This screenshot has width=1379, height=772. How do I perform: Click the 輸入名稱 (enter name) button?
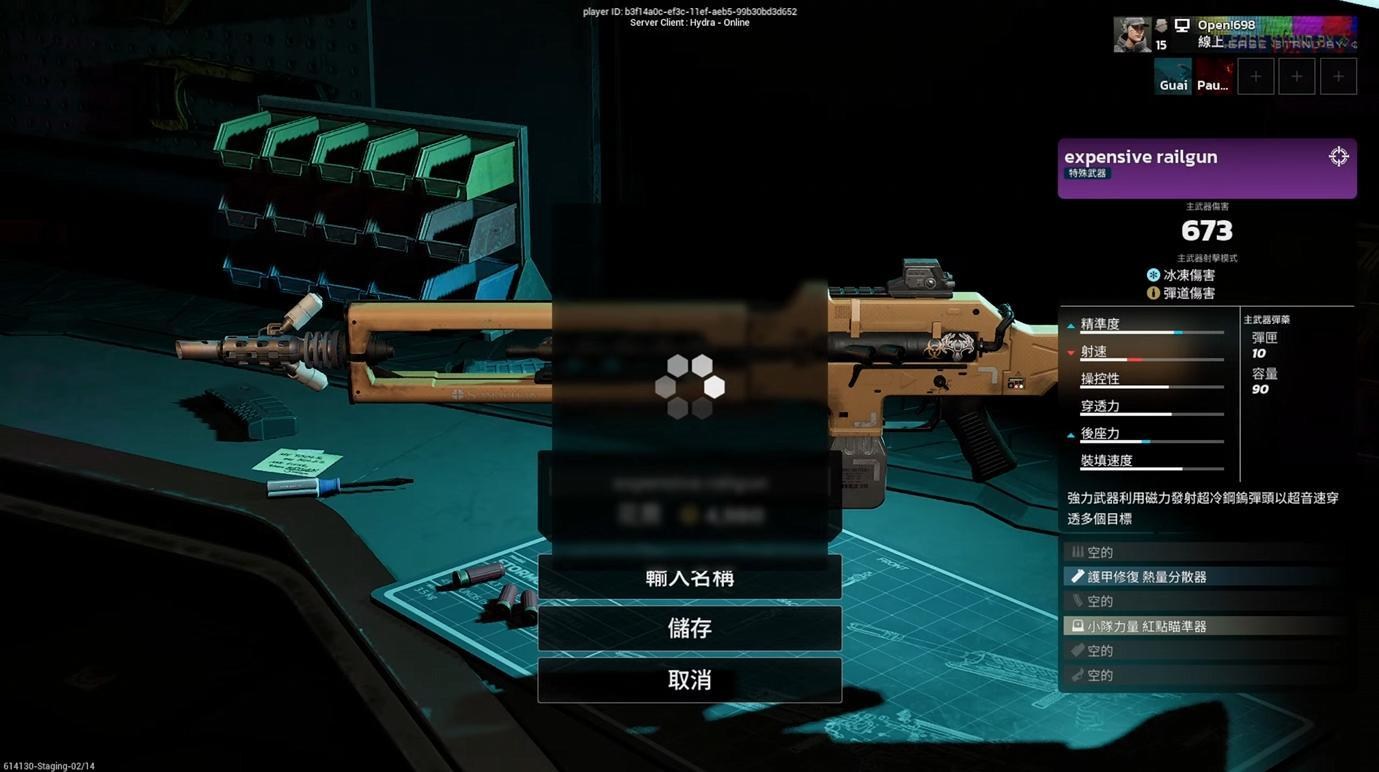click(x=689, y=578)
